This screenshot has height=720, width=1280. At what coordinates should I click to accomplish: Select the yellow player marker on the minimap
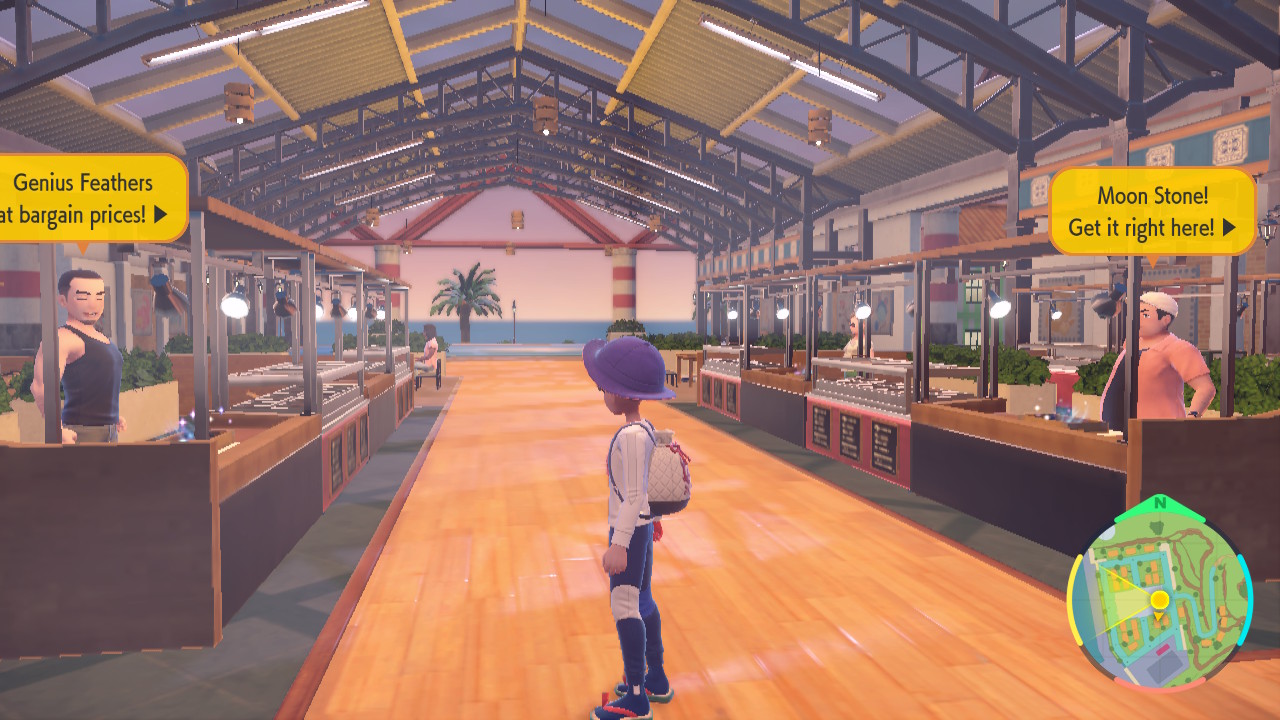point(1158,599)
